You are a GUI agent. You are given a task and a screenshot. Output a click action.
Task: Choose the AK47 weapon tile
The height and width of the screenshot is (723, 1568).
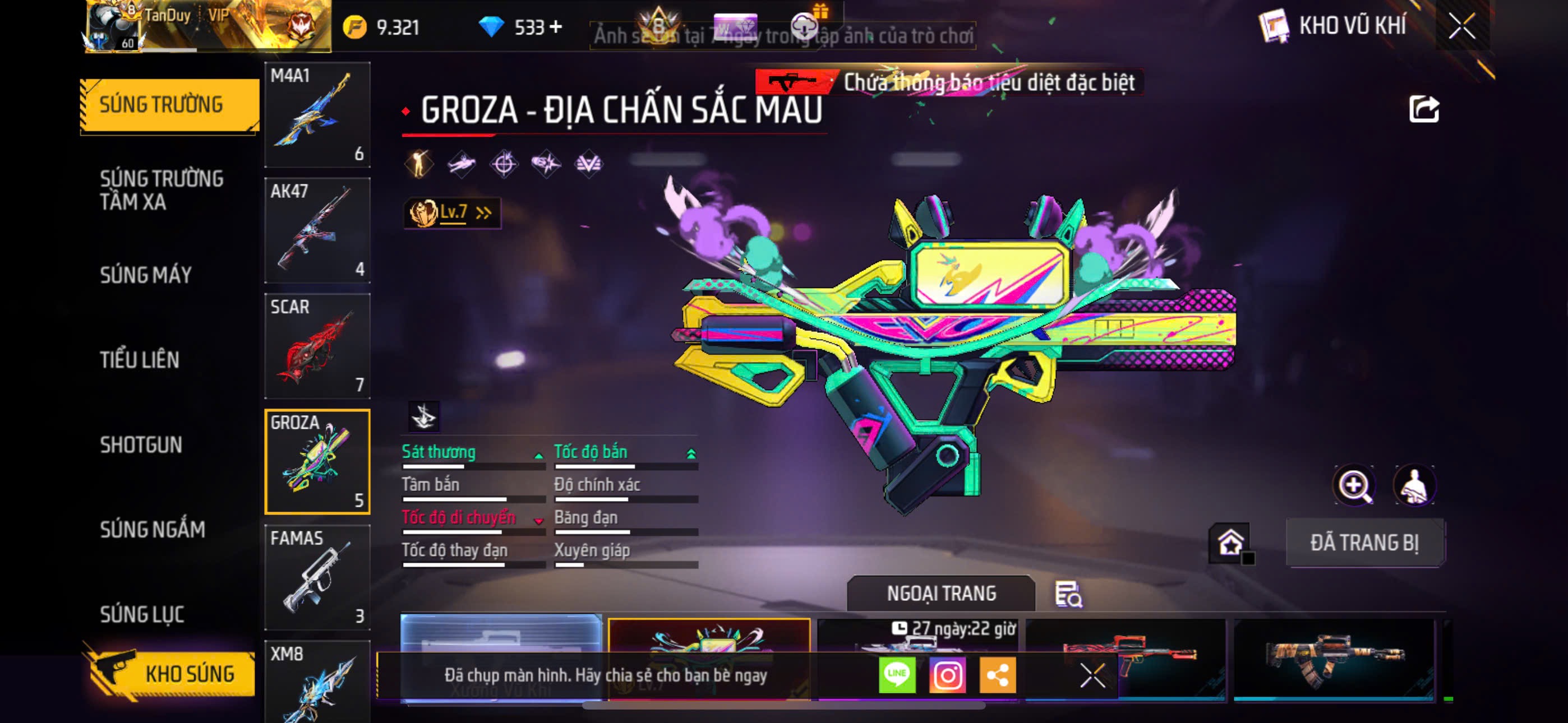tap(317, 230)
